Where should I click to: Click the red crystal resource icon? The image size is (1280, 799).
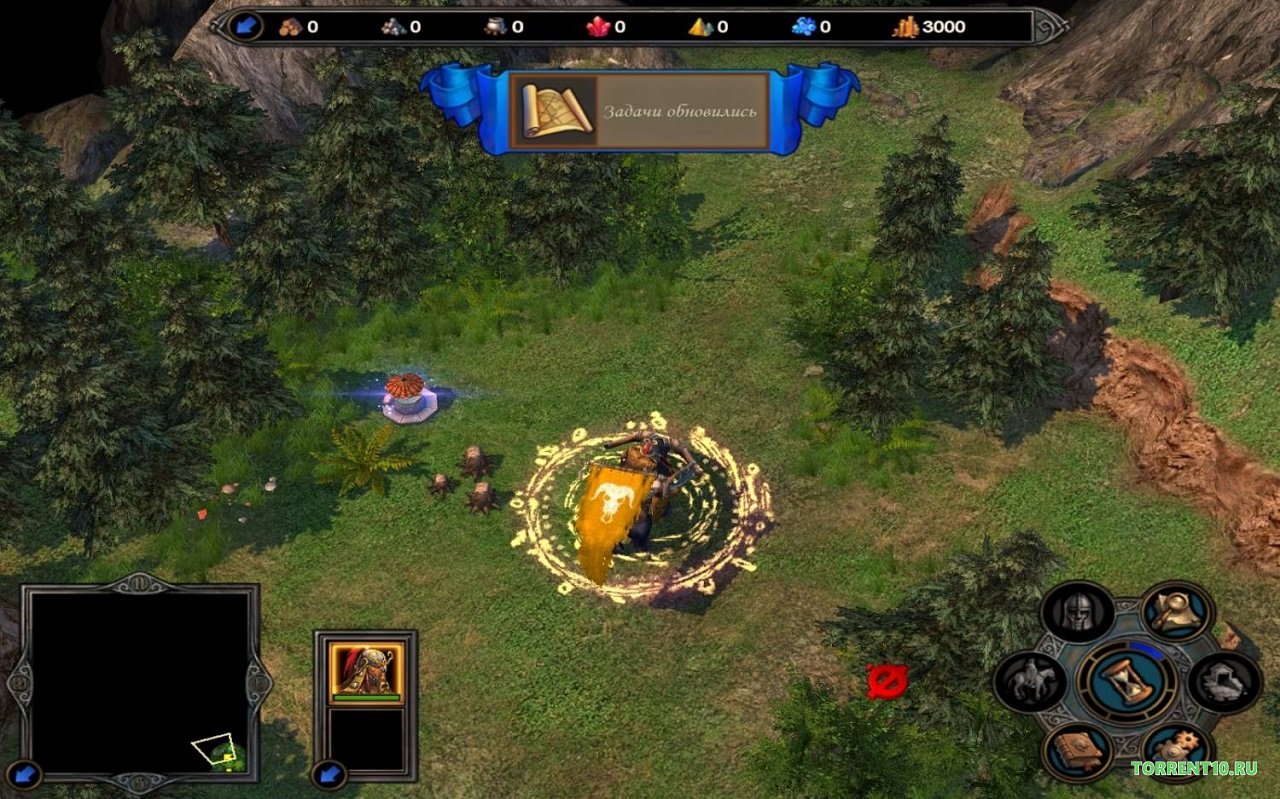599,27
